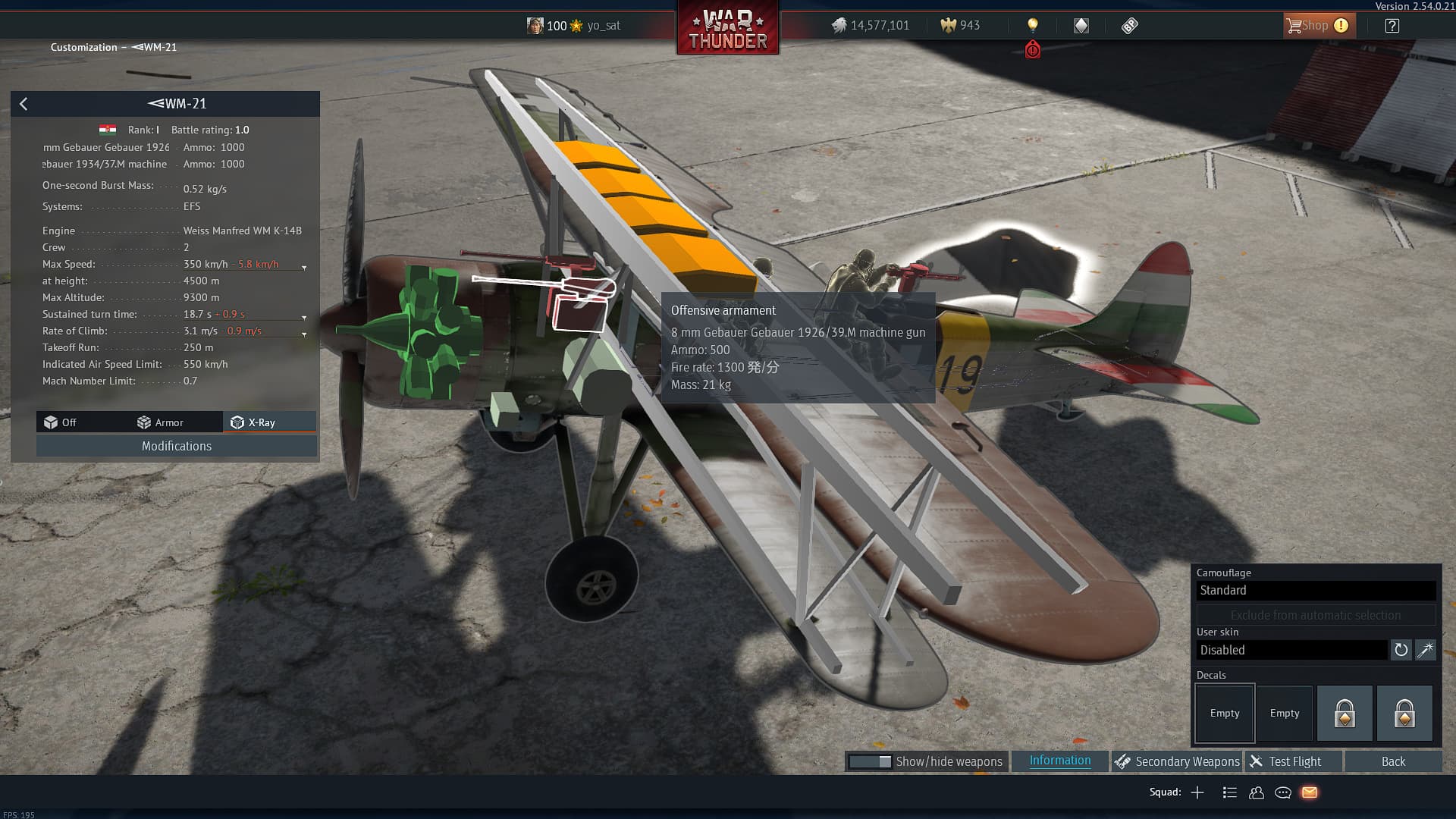
Task: Open Secondary Weapons selection
Action: point(1178,761)
